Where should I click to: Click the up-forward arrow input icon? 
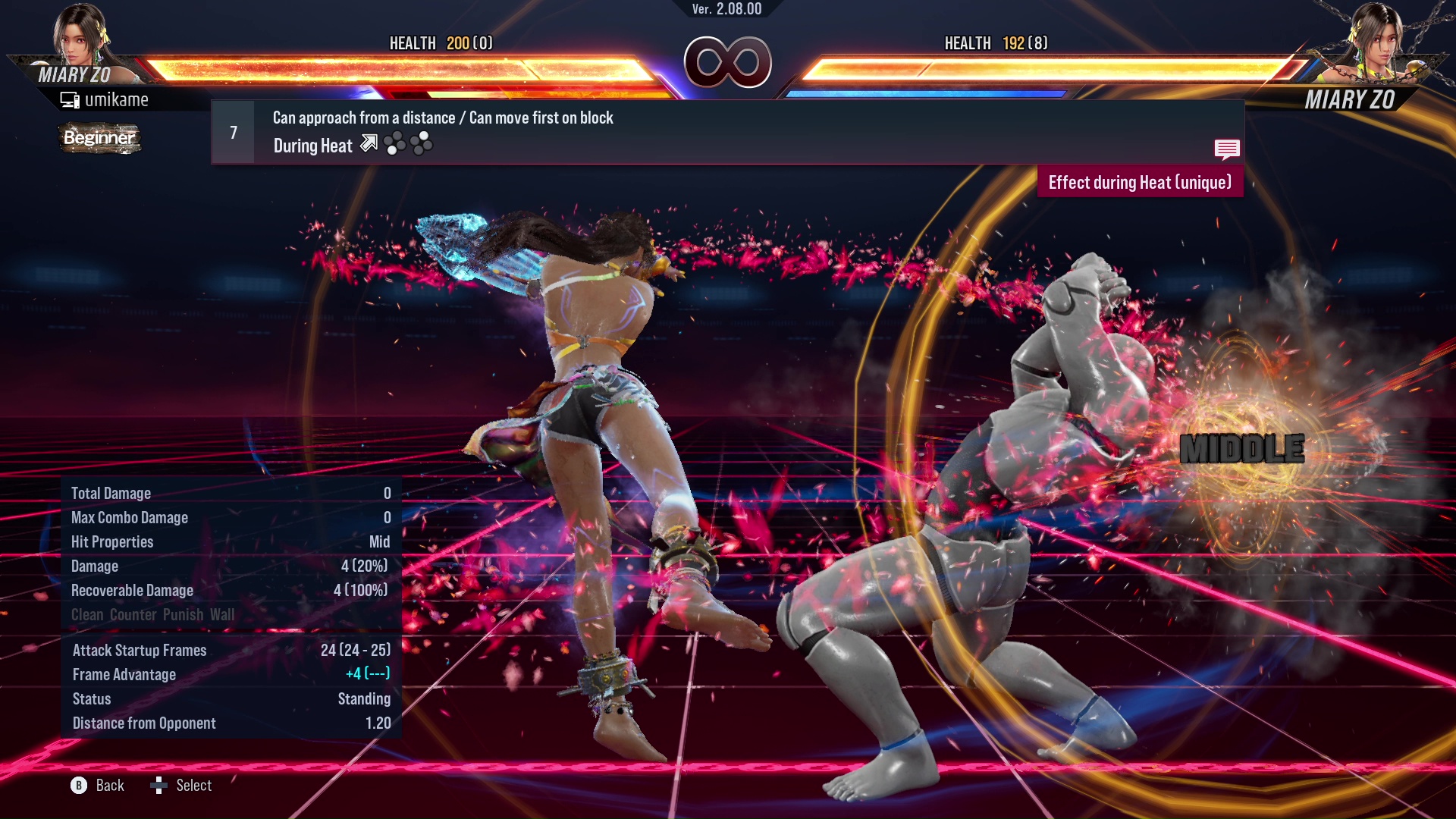tap(369, 143)
